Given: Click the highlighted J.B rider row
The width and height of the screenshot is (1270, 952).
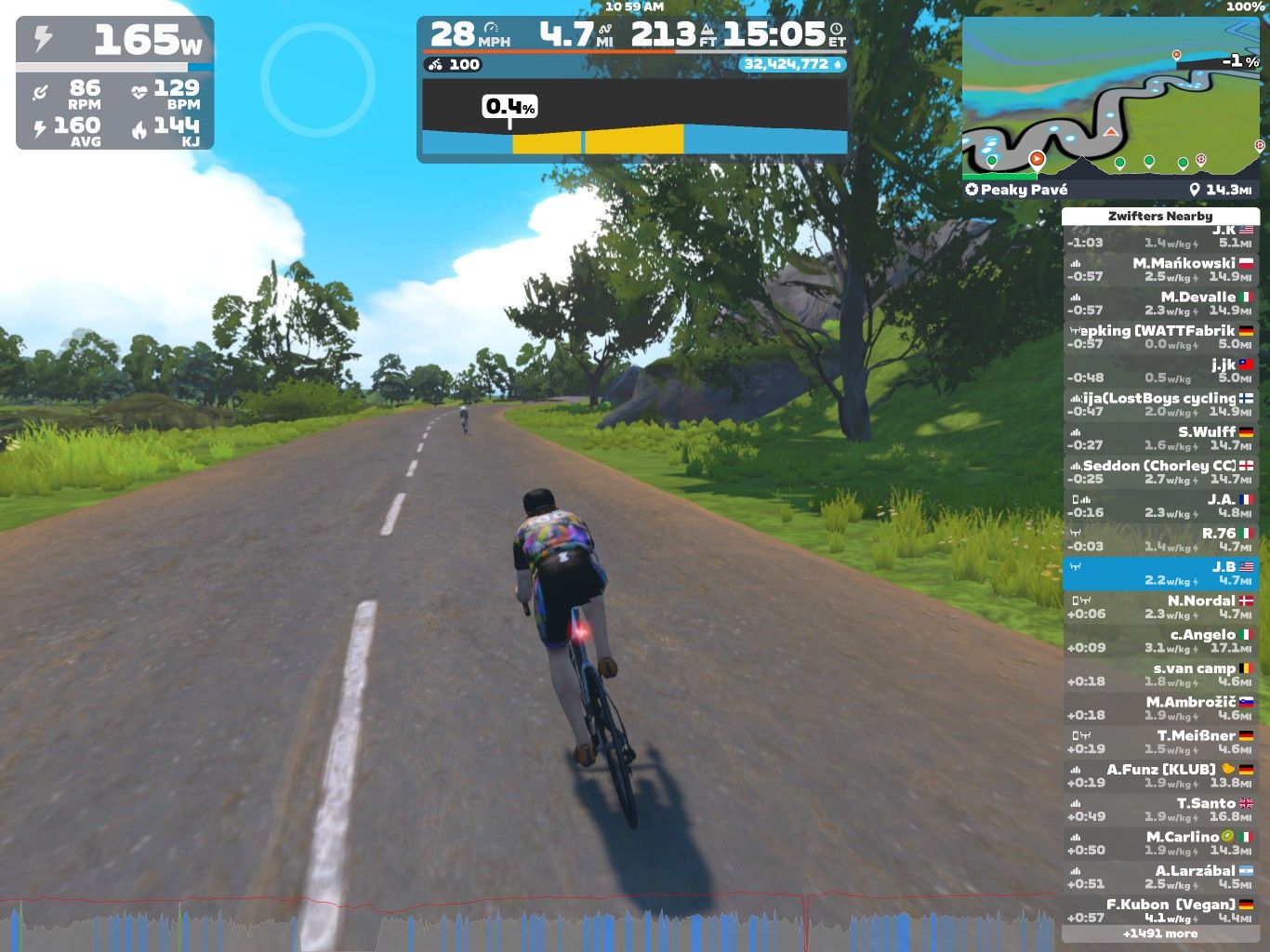Looking at the screenshot, I should (x=1159, y=573).
